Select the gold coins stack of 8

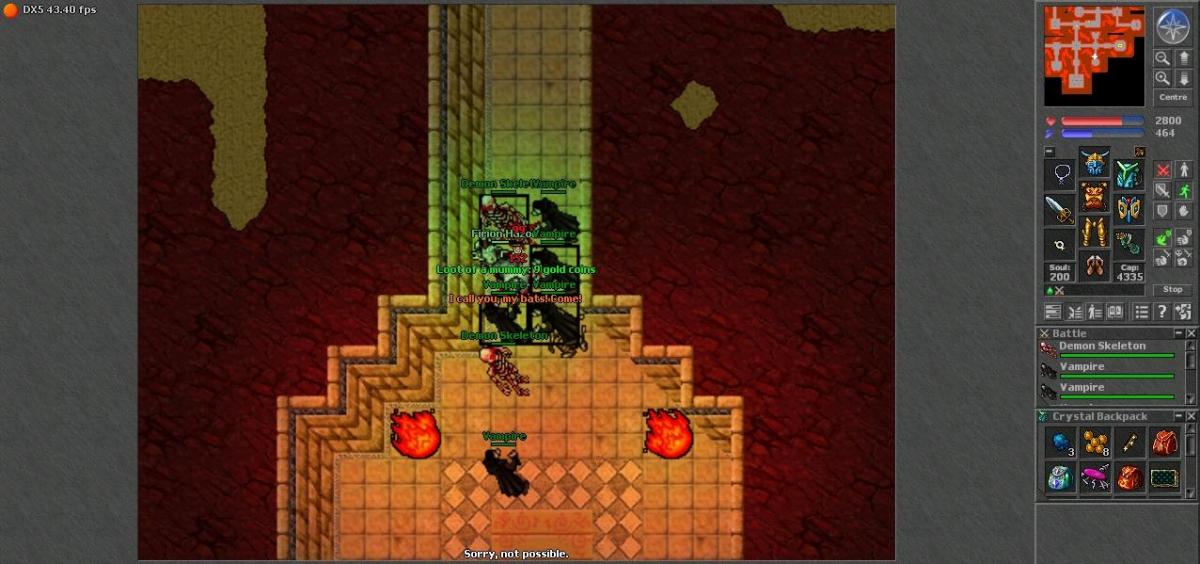[1095, 442]
